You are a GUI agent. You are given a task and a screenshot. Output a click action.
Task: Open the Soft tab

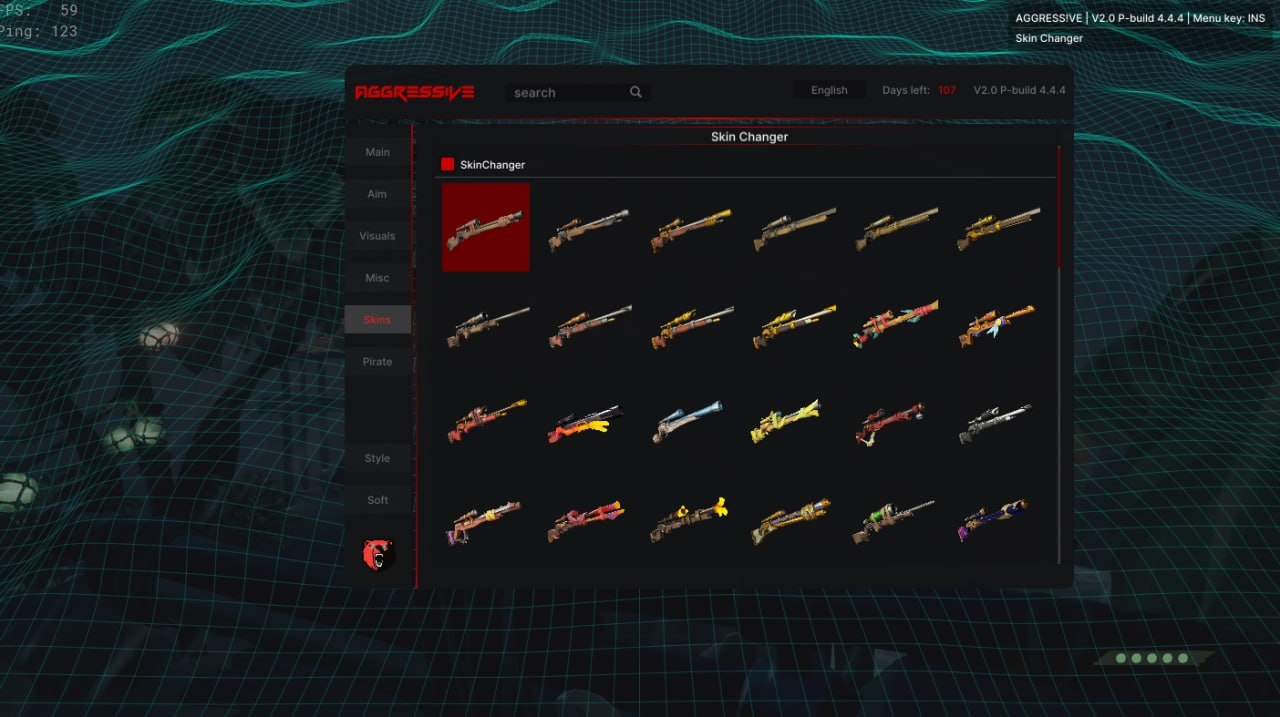[378, 500]
